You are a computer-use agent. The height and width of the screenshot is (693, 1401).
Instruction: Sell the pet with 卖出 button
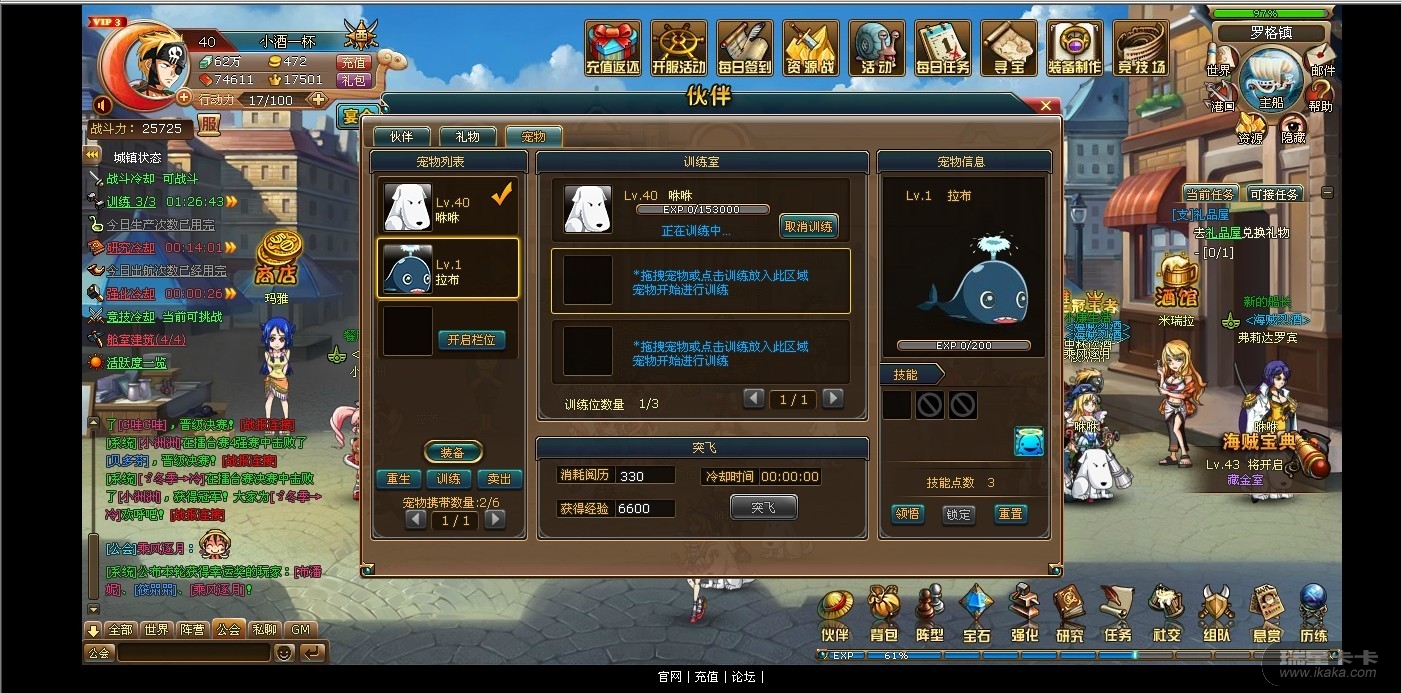[x=499, y=479]
